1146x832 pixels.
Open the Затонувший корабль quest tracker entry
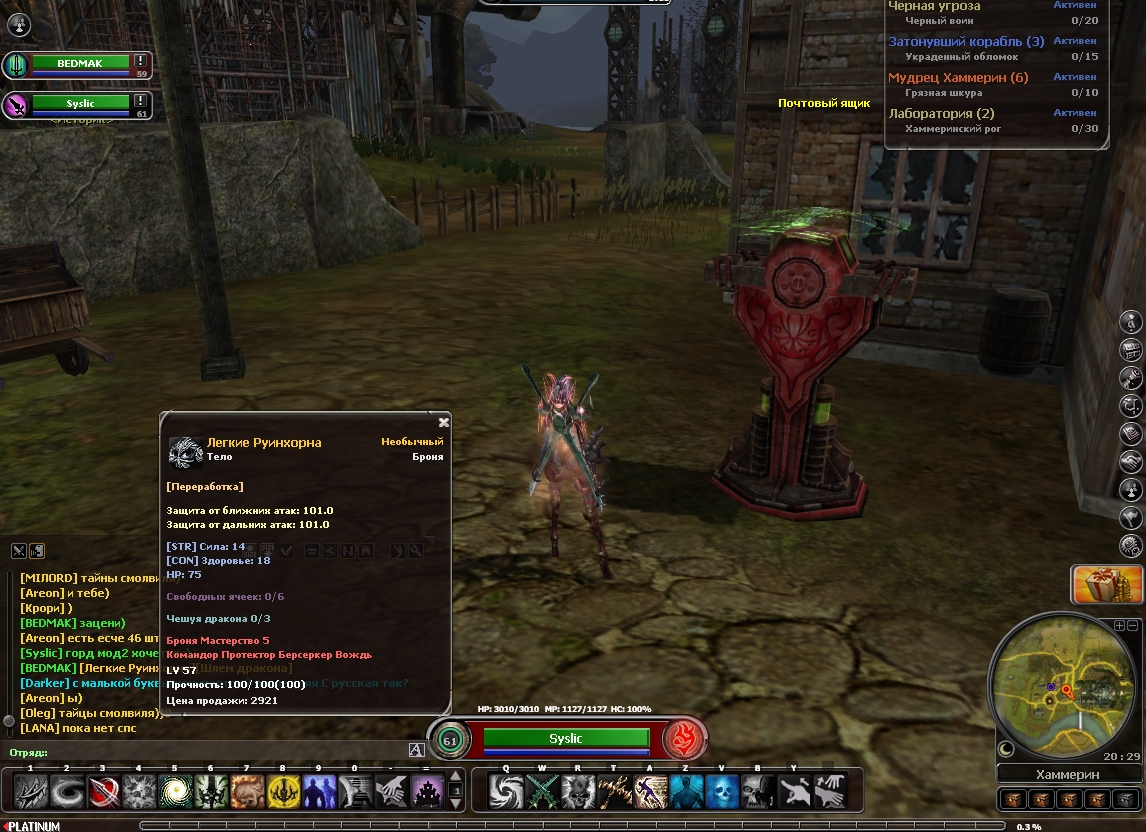(966, 41)
